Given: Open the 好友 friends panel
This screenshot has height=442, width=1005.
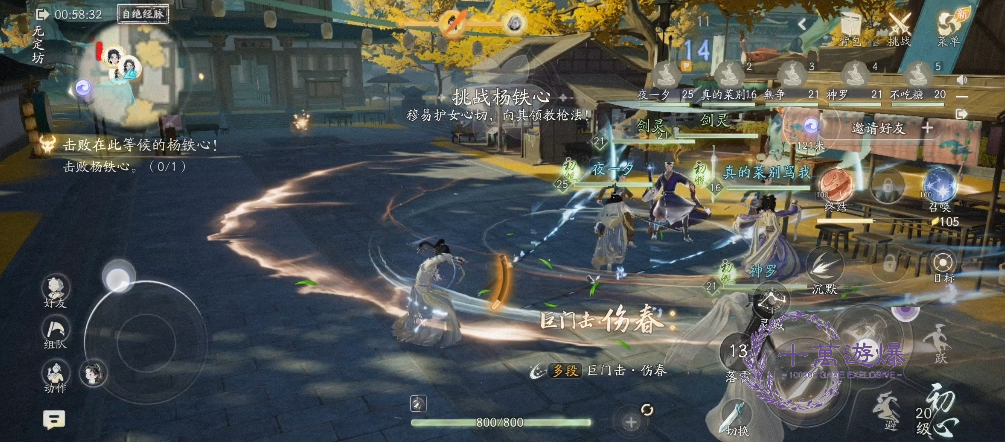Looking at the screenshot, I should pyautogui.click(x=56, y=289).
